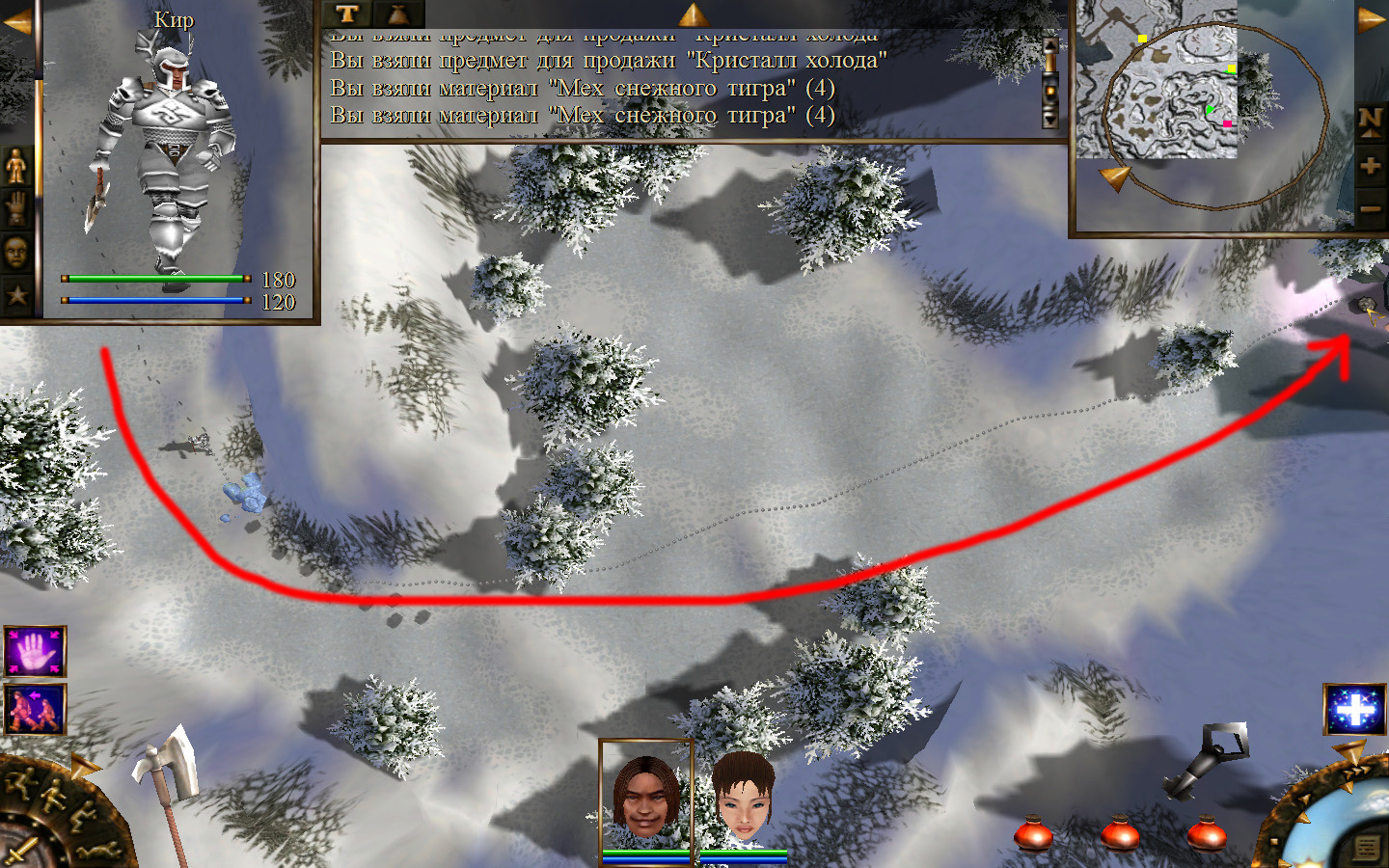
Task: Zoom in the minimap with plus button
Action: (1371, 166)
